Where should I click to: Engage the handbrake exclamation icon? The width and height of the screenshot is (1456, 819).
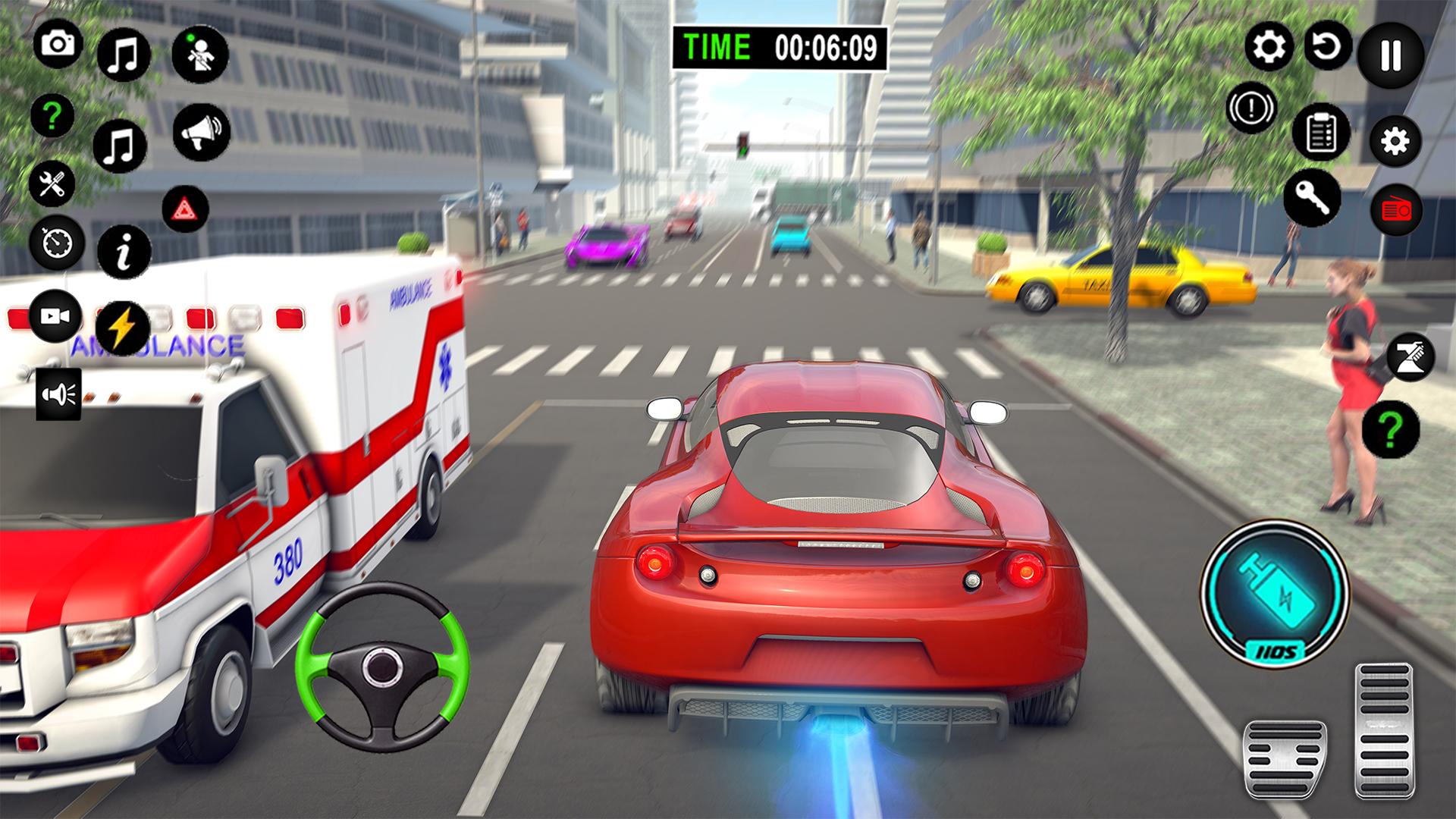pos(1251,108)
